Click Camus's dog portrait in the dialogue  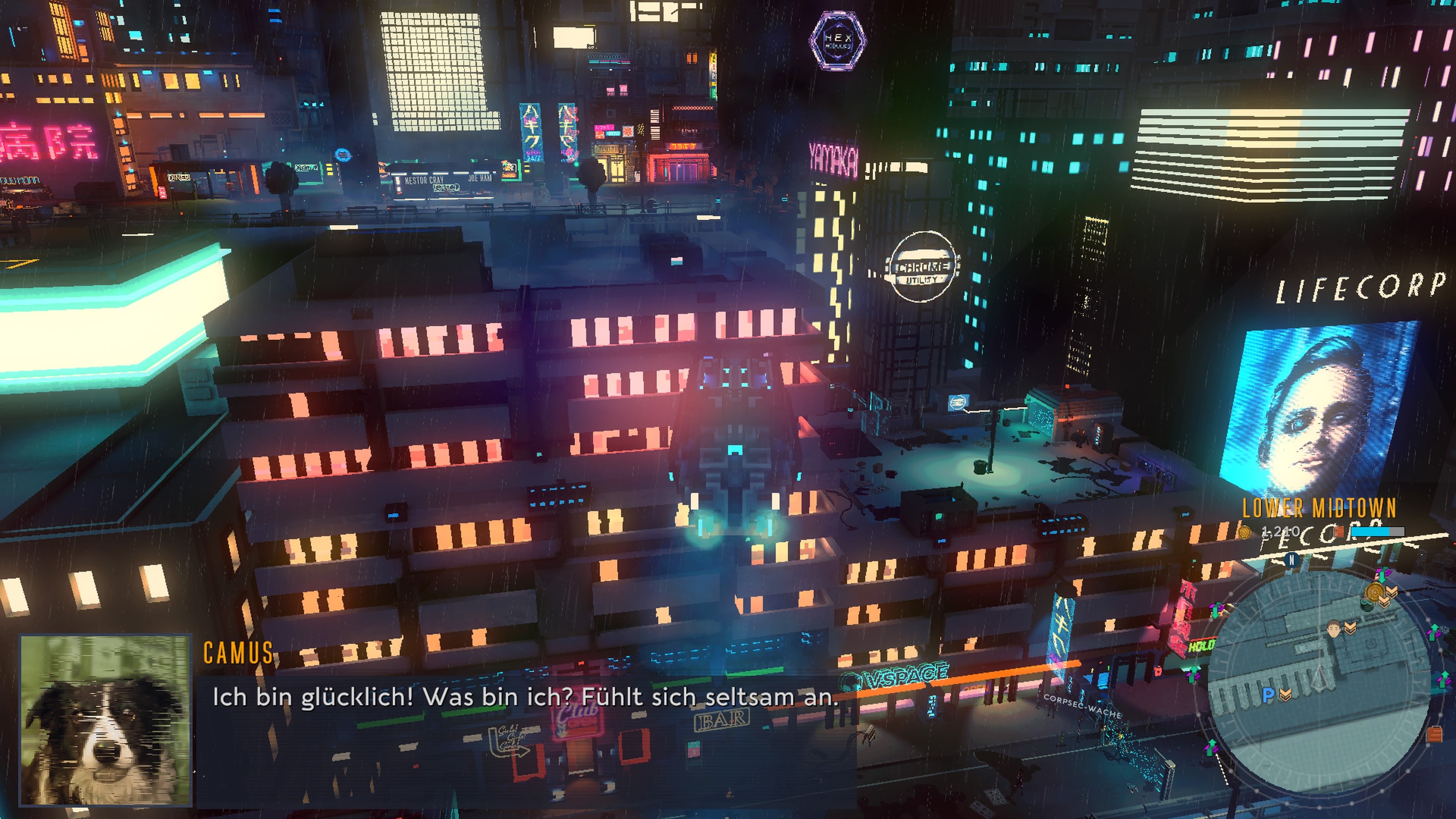click(106, 720)
